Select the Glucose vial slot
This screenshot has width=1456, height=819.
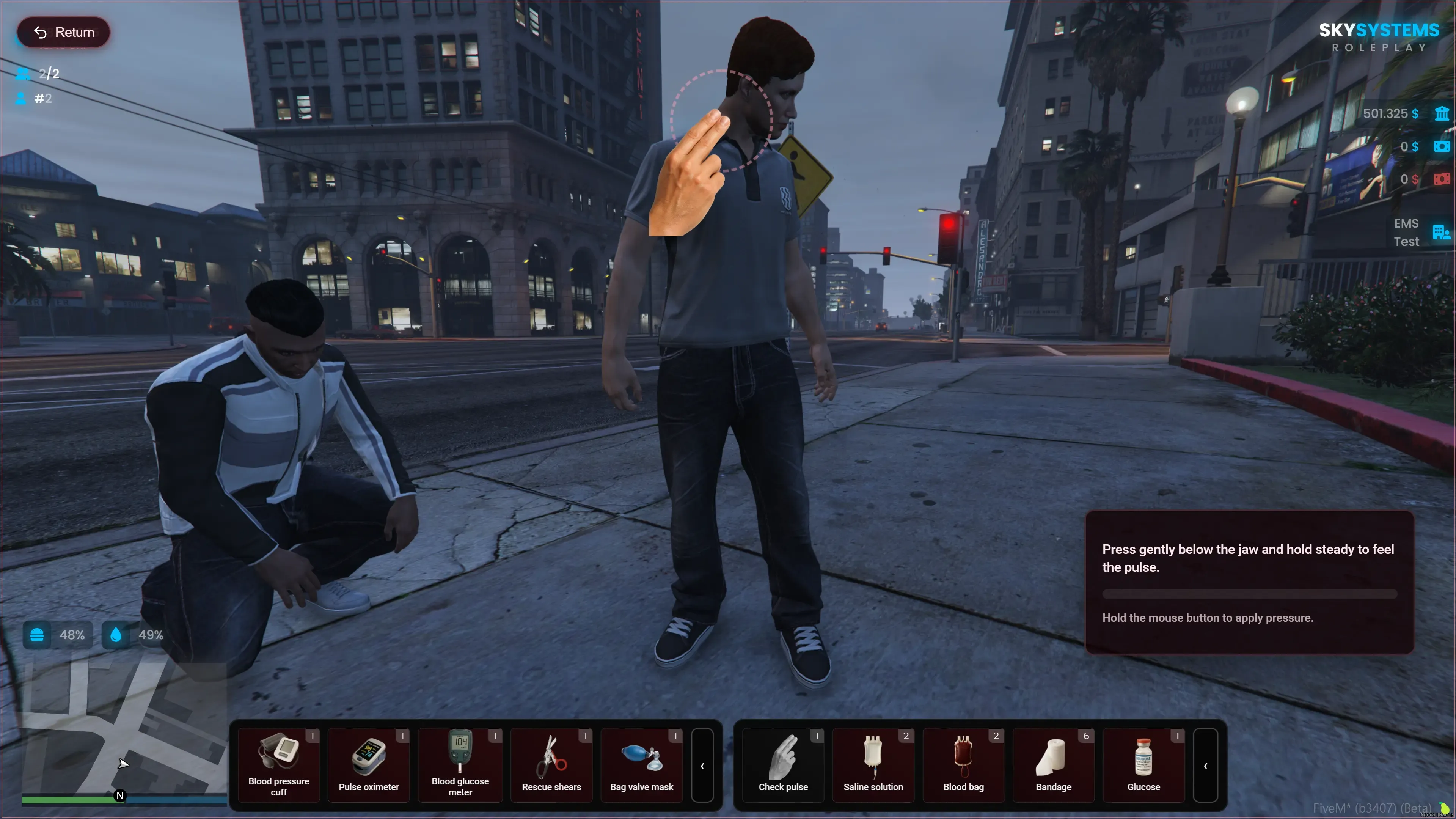pos(1143,765)
